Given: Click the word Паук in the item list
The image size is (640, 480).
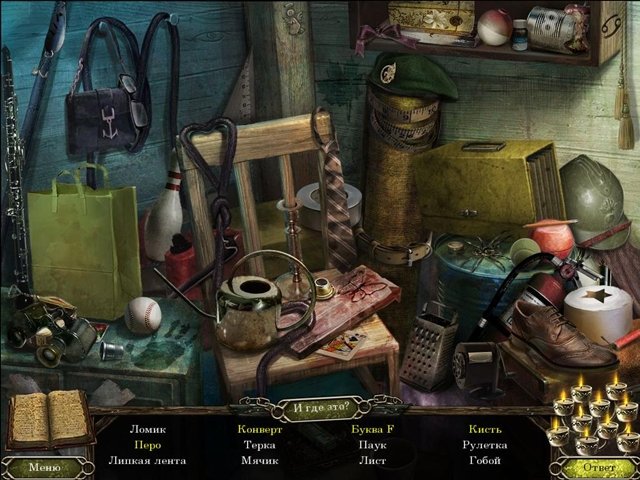Looking at the screenshot, I should [373, 445].
